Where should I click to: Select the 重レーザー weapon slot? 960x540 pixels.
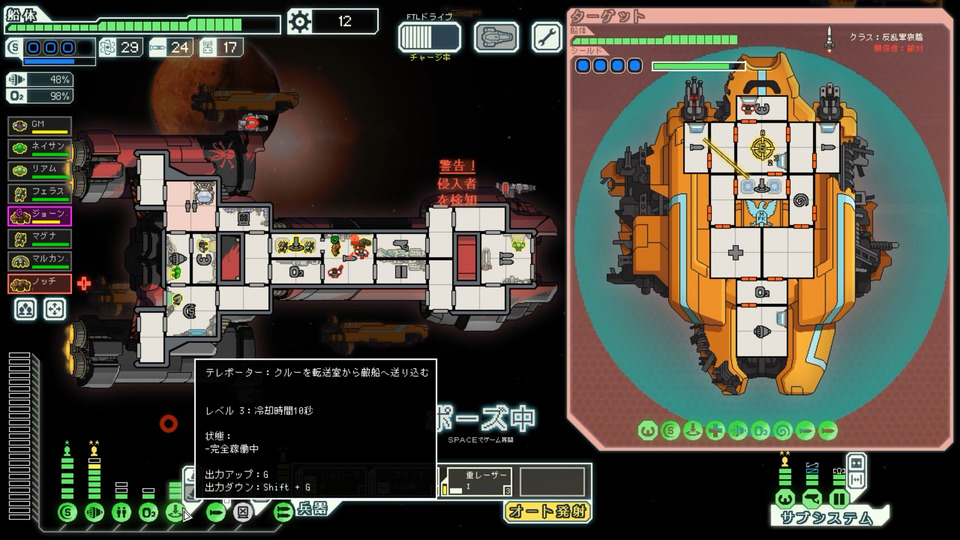click(478, 480)
